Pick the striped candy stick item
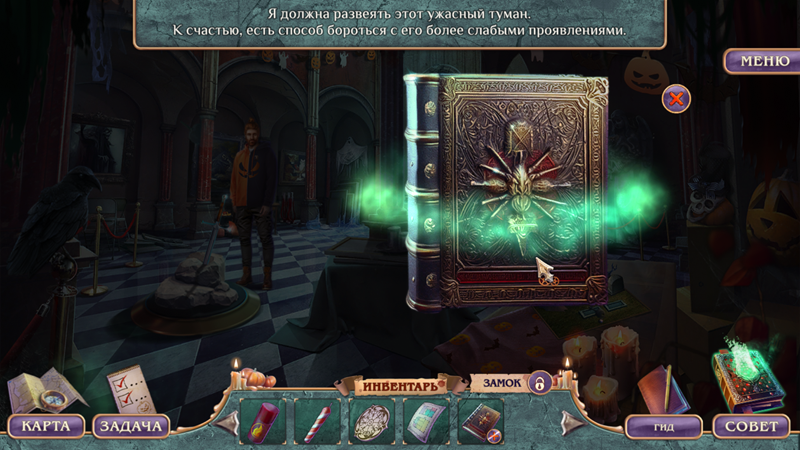Image resolution: width=800 pixels, height=450 pixels. 318,421
